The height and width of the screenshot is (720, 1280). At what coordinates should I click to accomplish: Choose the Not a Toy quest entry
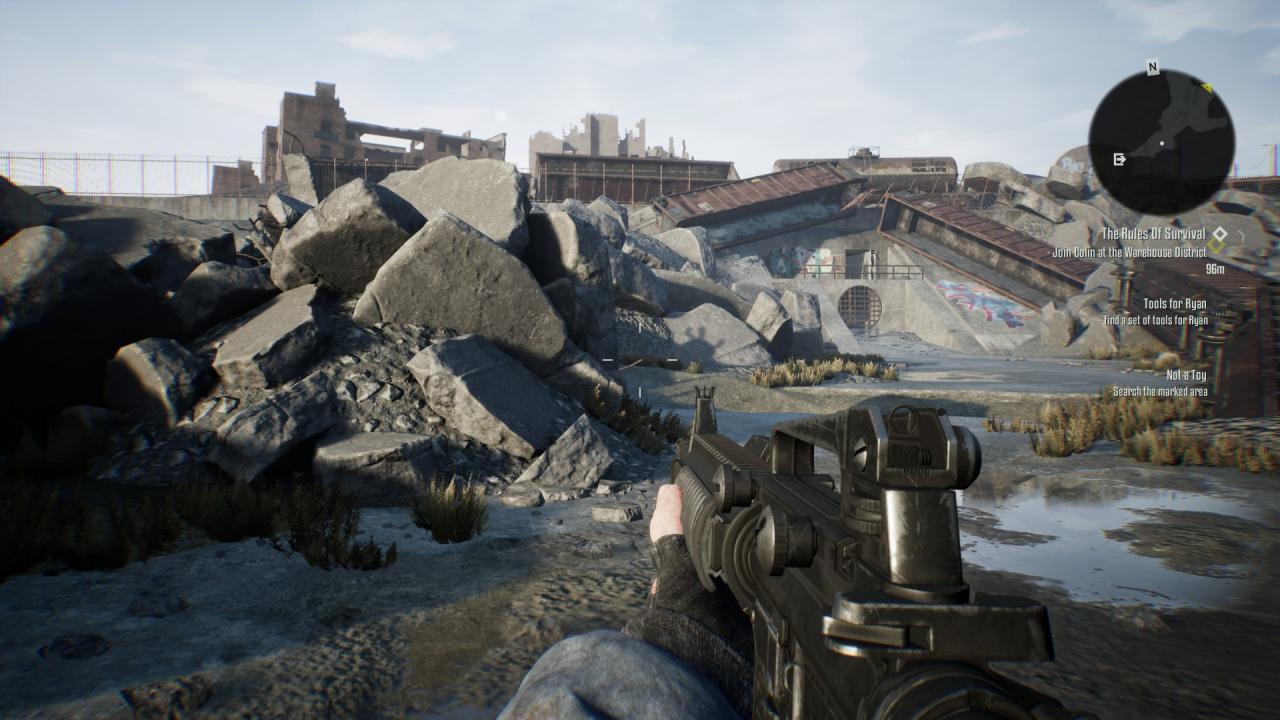(x=1186, y=375)
